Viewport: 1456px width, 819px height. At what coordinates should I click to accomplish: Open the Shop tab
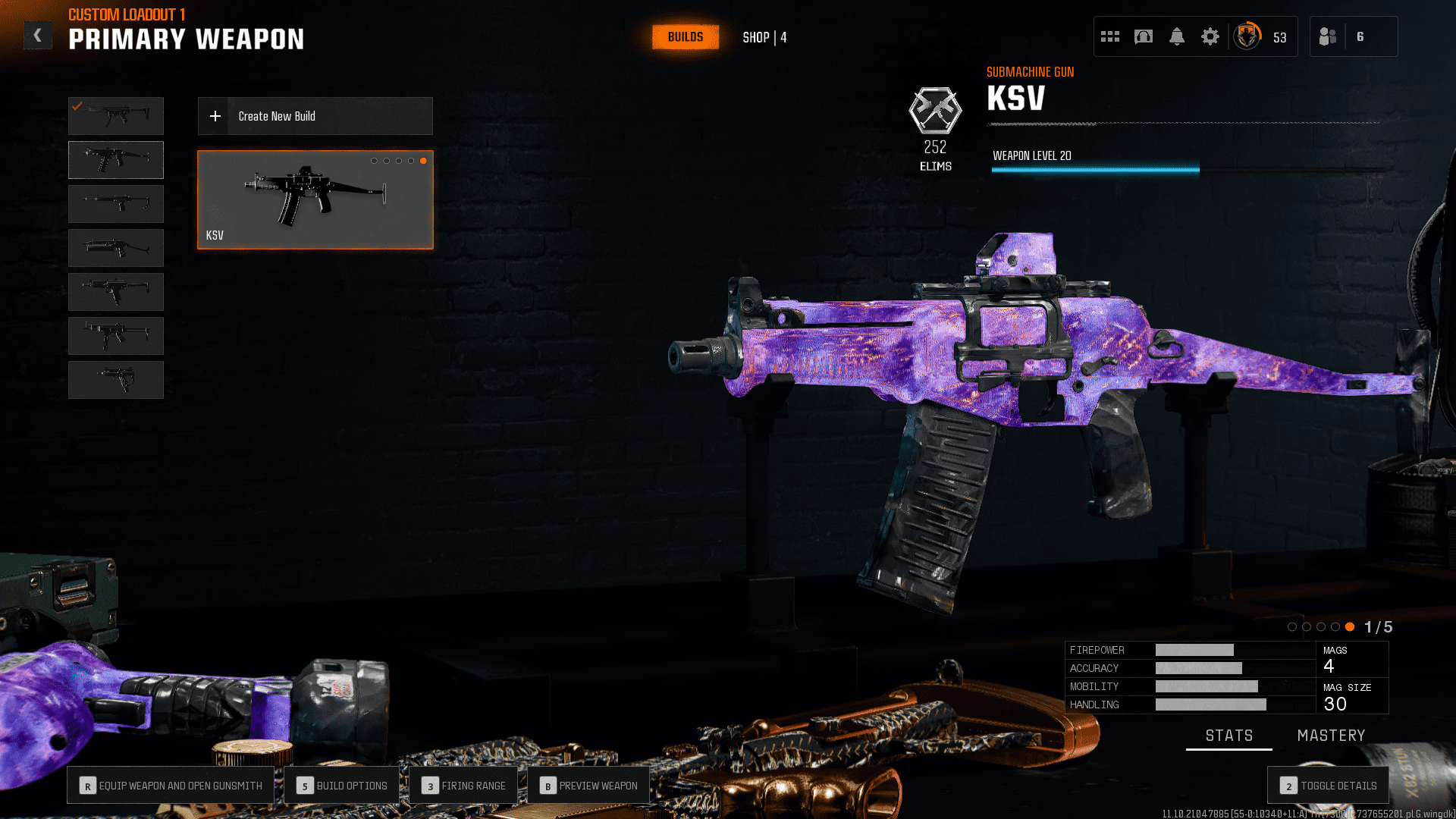(764, 37)
